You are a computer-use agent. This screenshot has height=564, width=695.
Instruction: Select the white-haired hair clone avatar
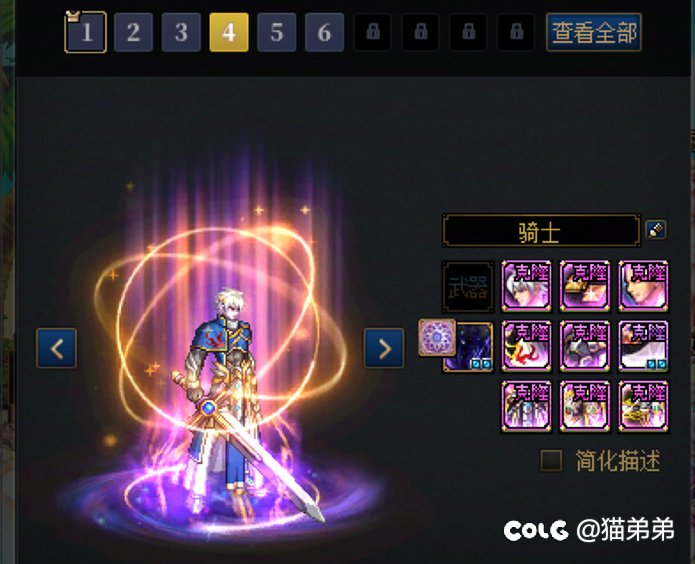[527, 287]
